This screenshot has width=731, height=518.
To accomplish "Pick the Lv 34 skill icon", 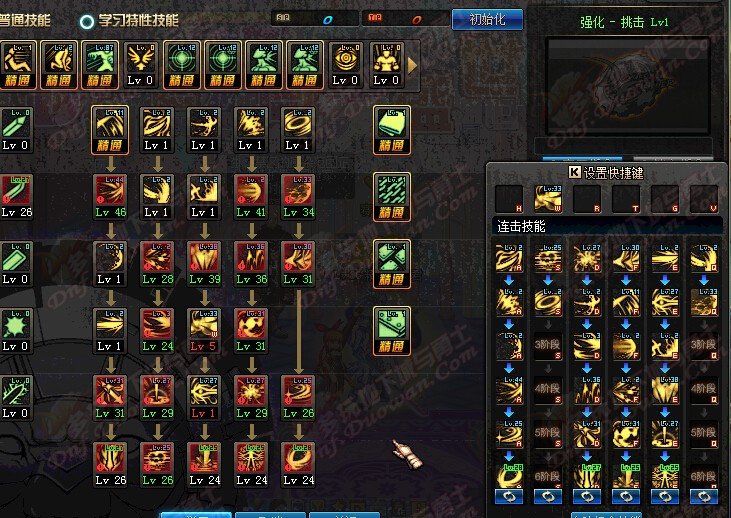I will 297,191.
